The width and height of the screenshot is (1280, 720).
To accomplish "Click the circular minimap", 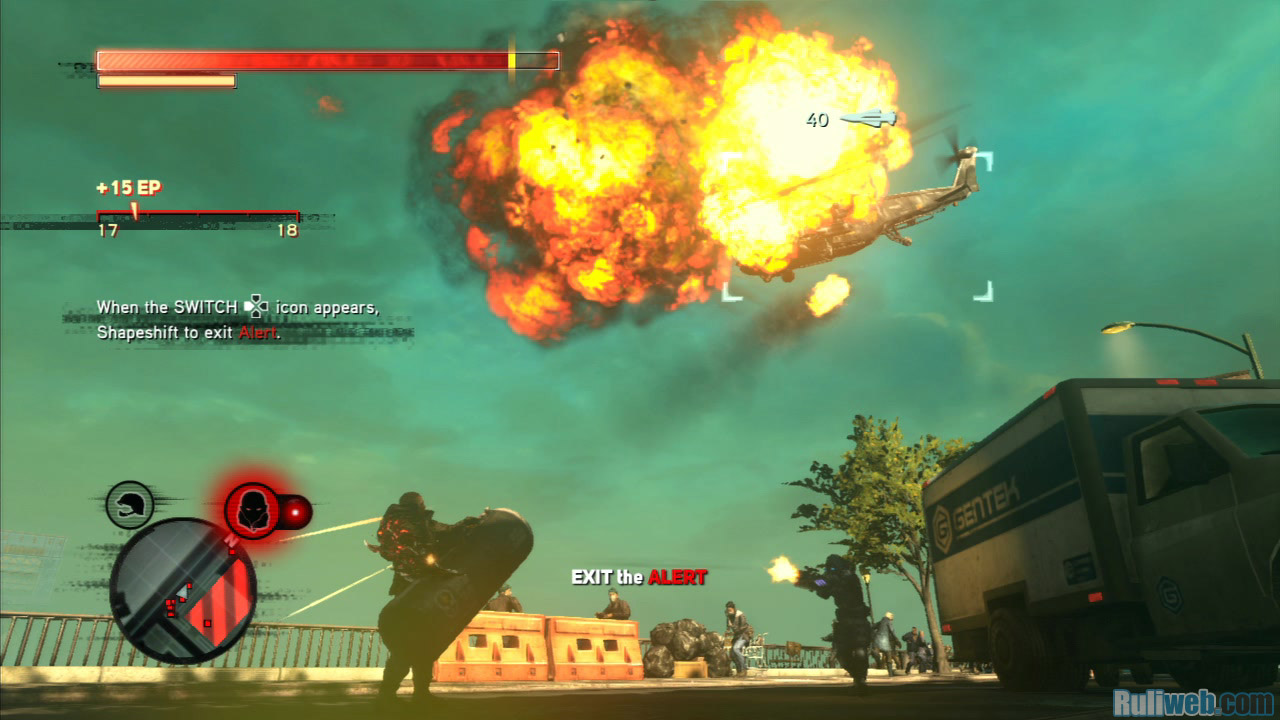I will click(182, 590).
